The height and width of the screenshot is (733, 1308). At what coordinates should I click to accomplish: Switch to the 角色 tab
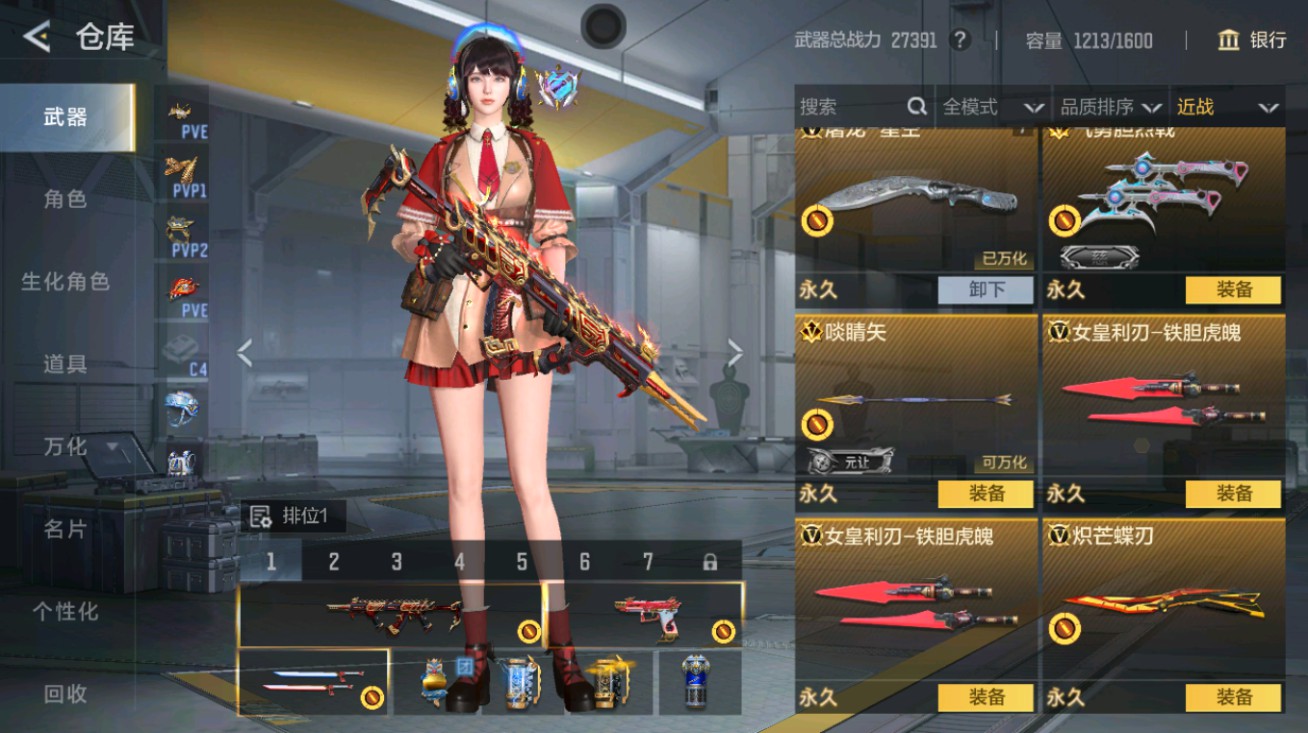pos(65,199)
